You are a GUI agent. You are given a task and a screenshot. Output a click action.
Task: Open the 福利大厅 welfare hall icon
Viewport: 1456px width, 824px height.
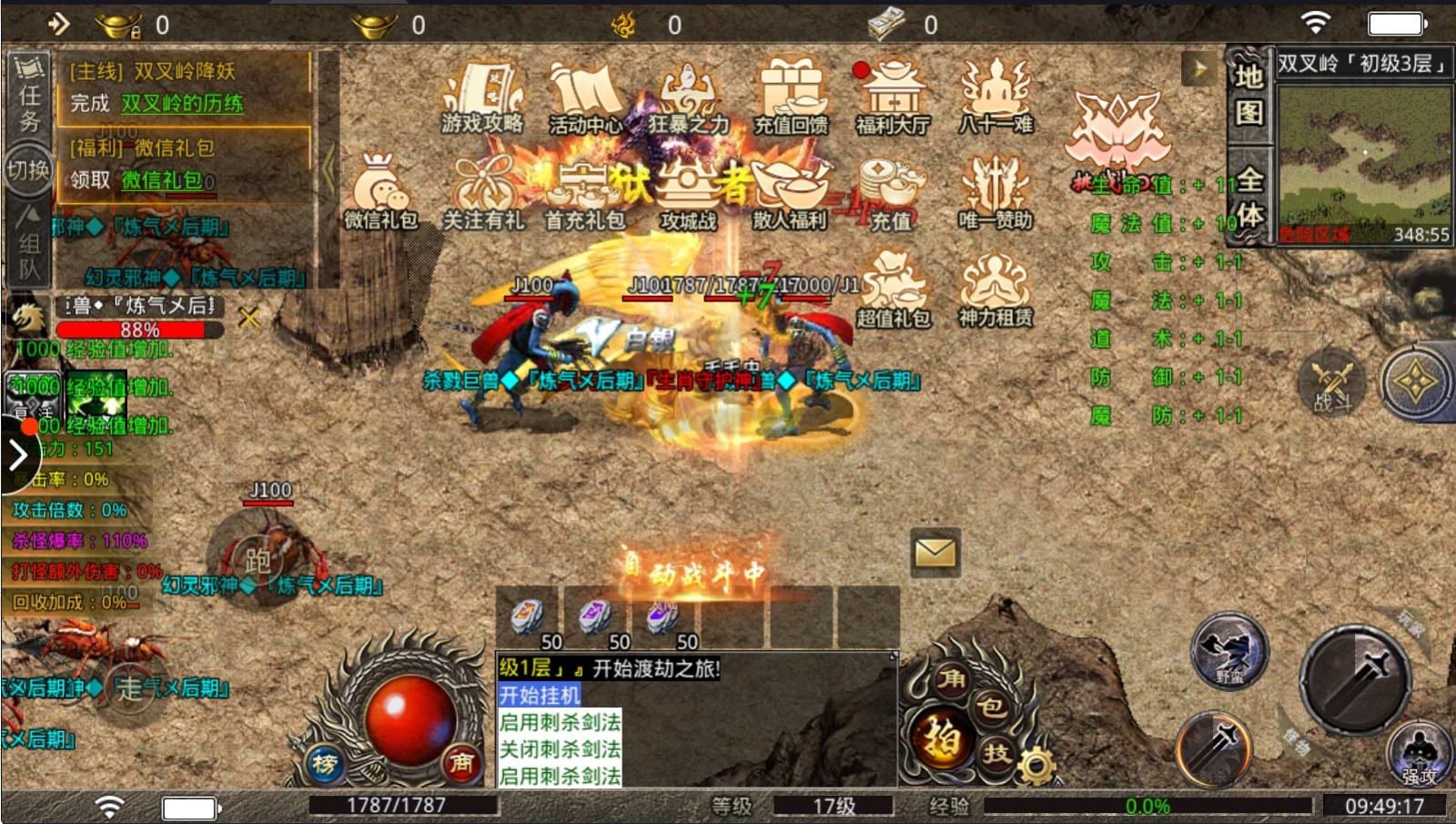(893, 100)
